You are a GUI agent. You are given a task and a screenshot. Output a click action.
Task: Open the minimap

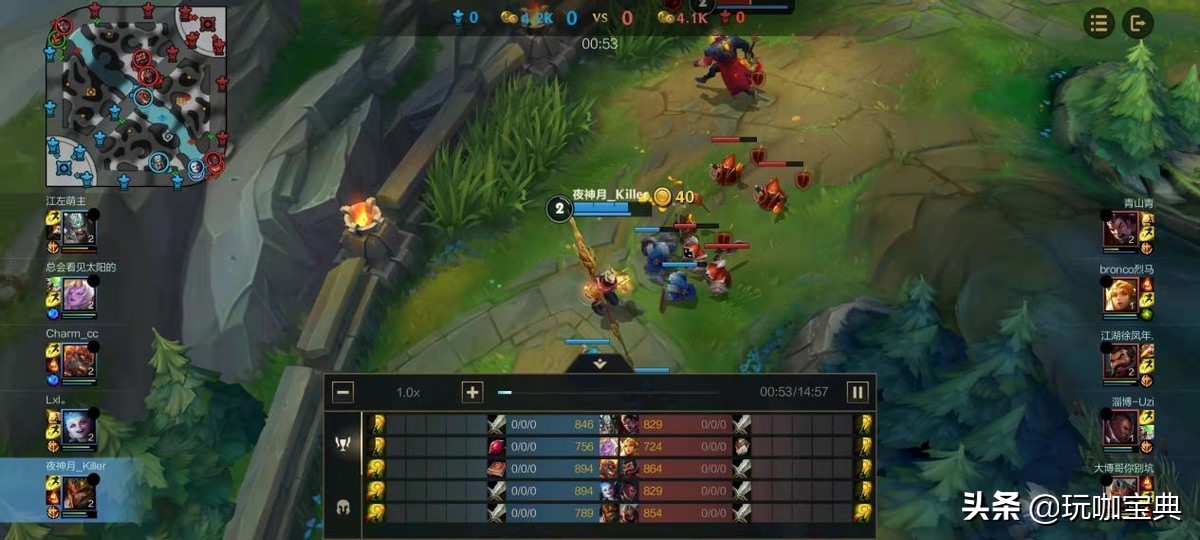pyautogui.click(x=138, y=96)
